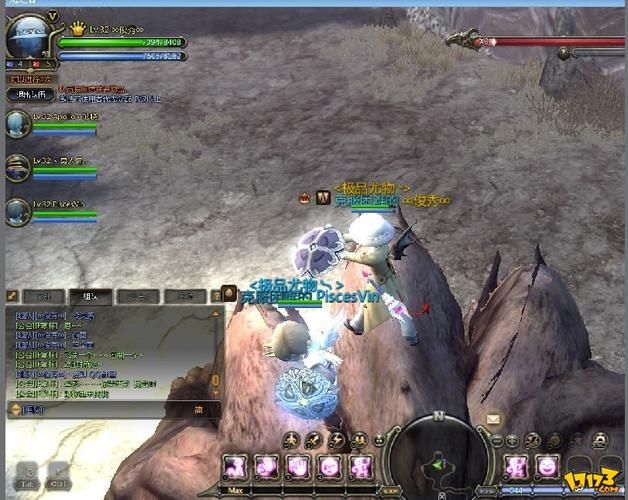Activate the second pink skill slot
This screenshot has height=500, width=628.
(x=267, y=466)
